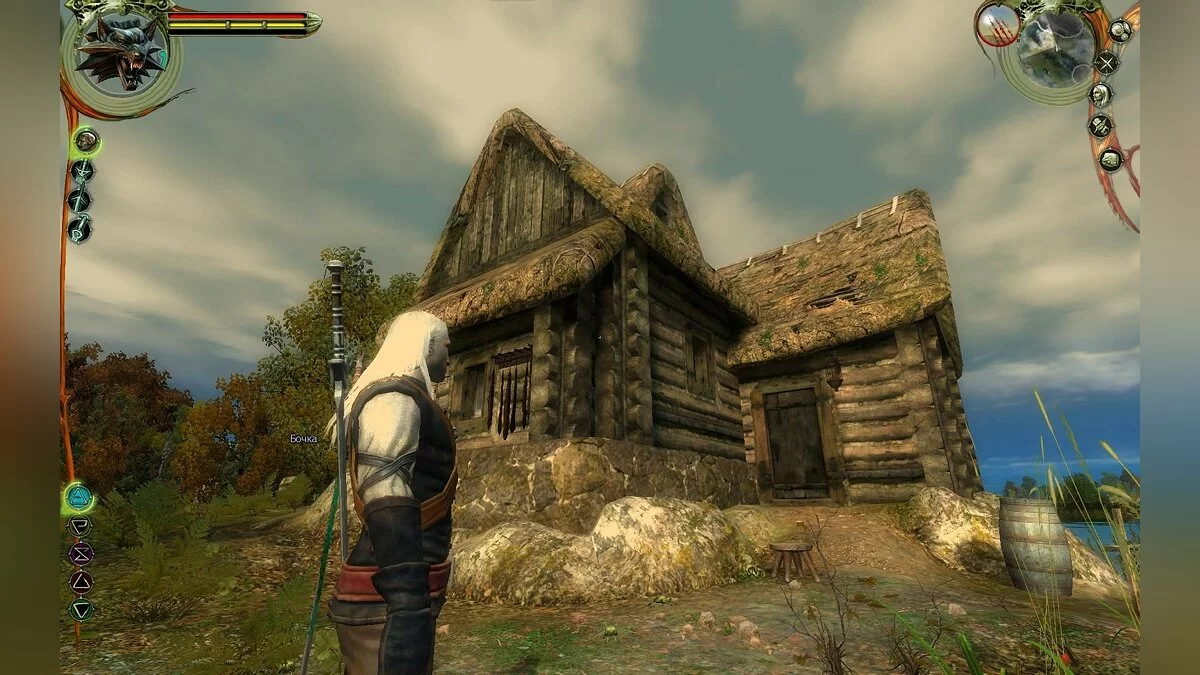This screenshot has width=1200, height=675.
Task: Activate the purple Yrden sign
Action: (80, 553)
